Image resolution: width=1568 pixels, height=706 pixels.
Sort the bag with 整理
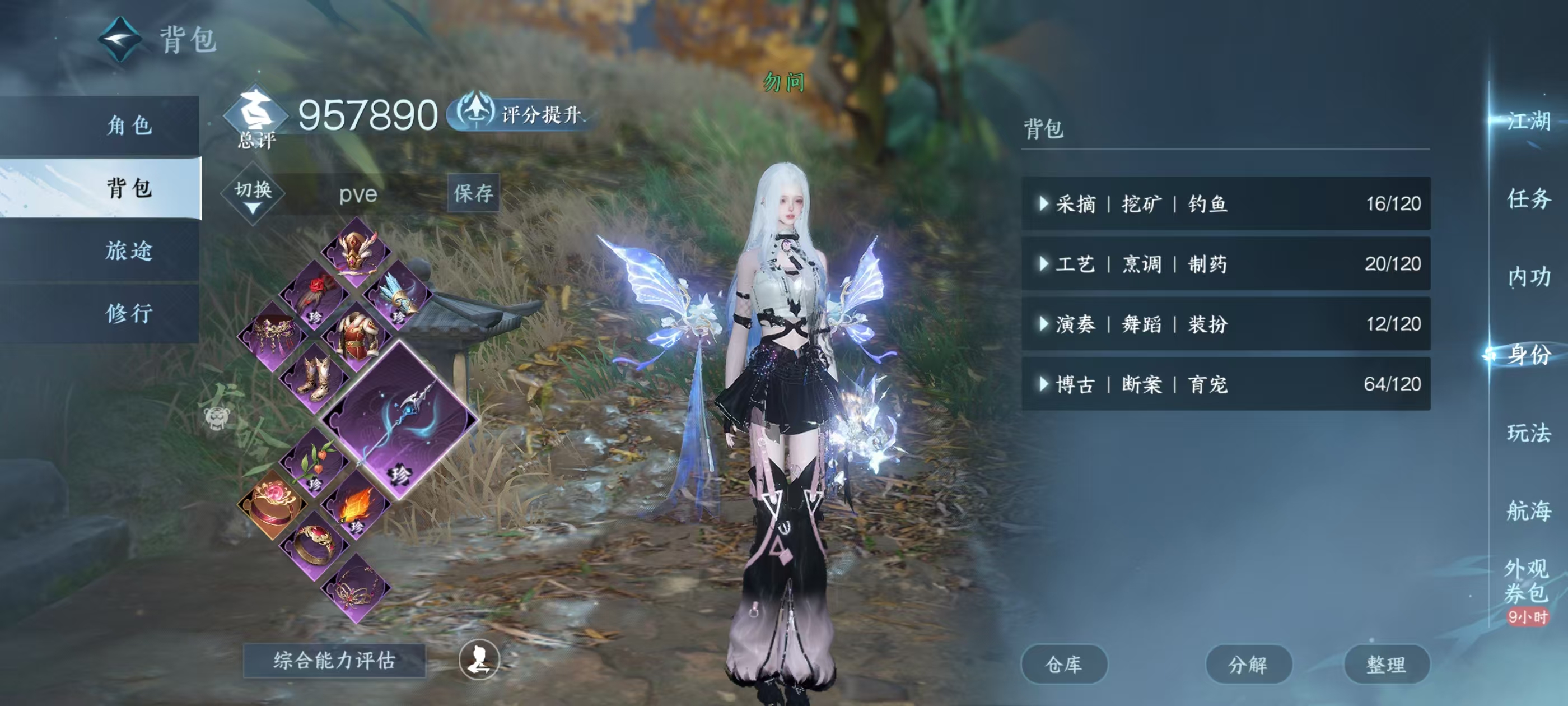tap(1386, 664)
